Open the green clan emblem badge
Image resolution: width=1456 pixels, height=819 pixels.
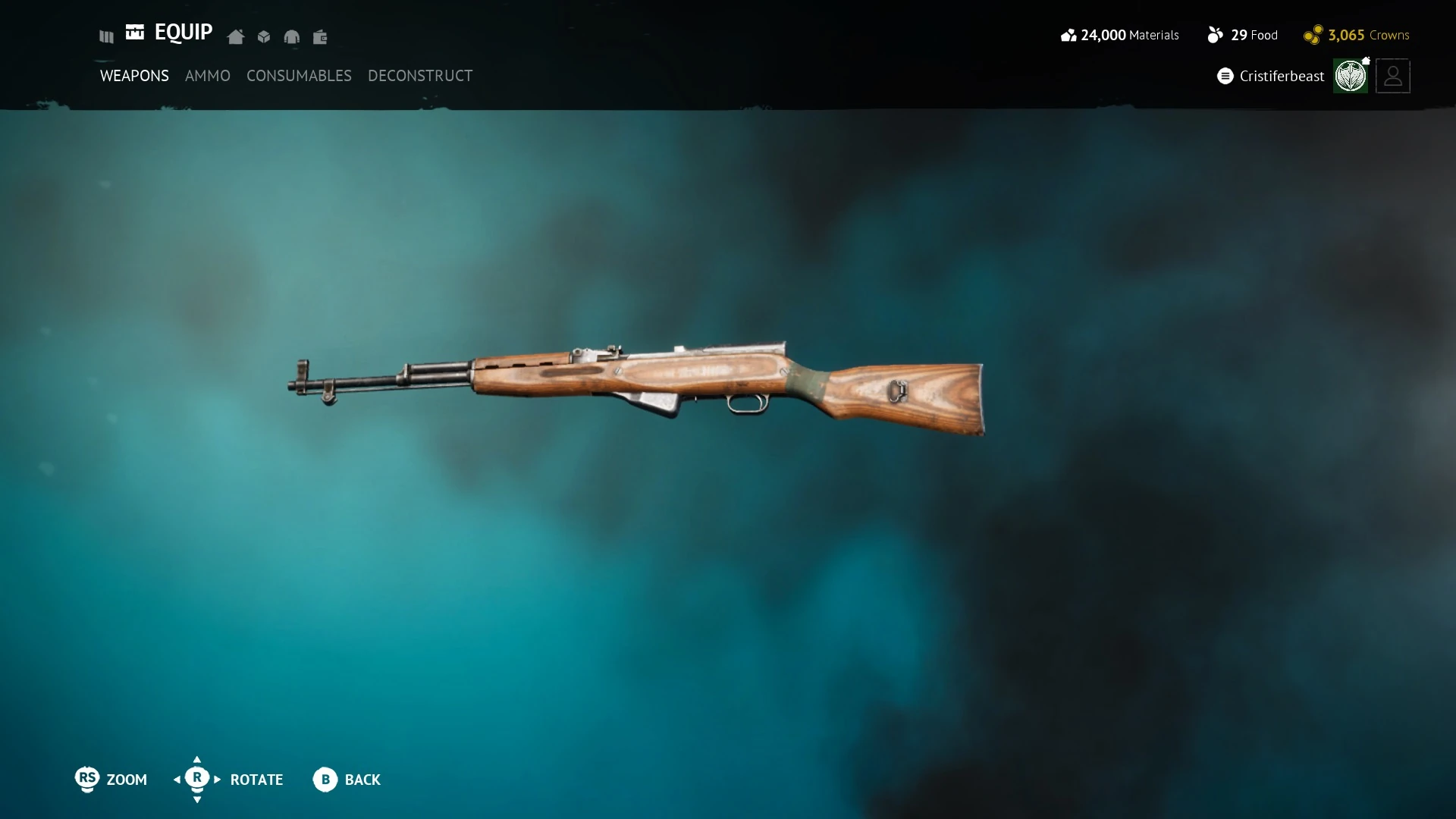1351,76
